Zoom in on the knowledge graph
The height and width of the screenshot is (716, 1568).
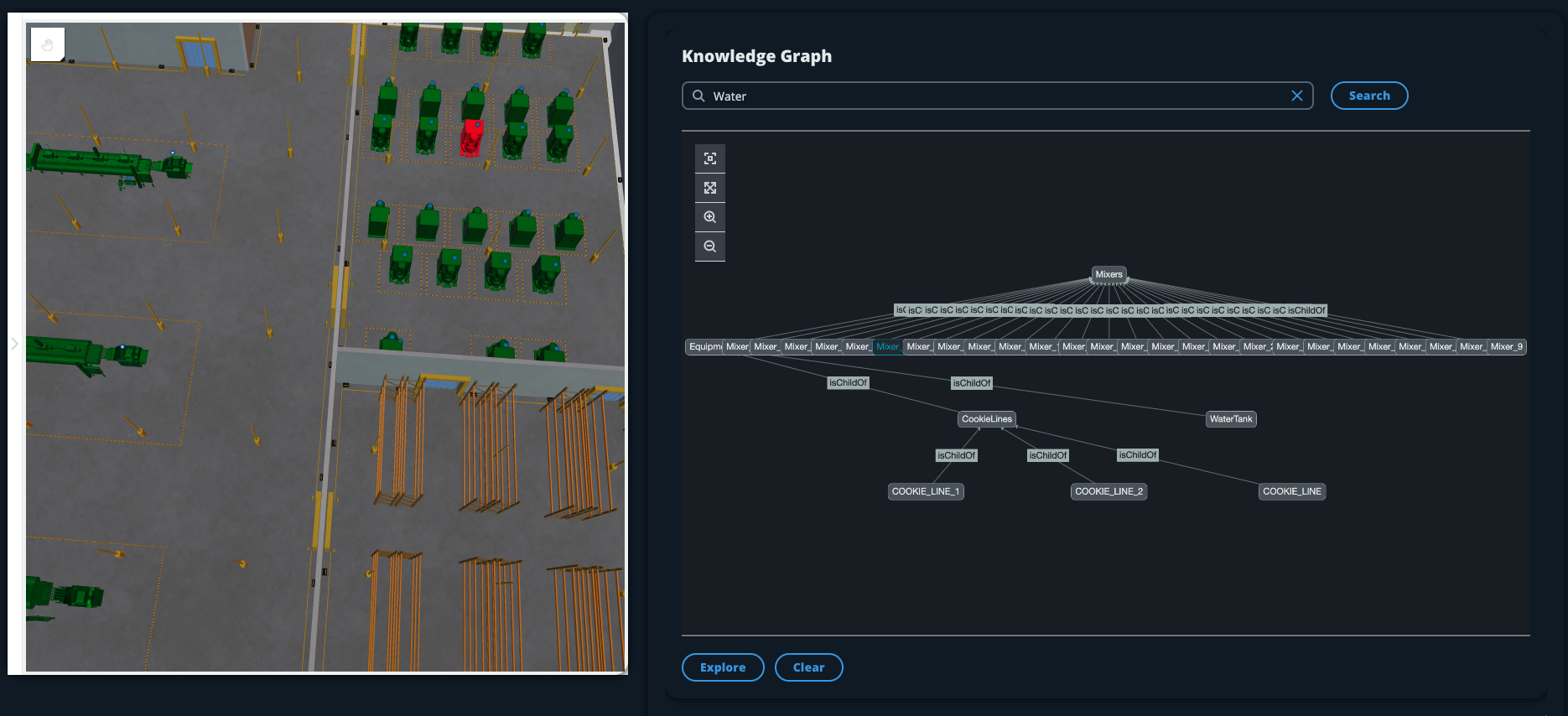(x=710, y=216)
